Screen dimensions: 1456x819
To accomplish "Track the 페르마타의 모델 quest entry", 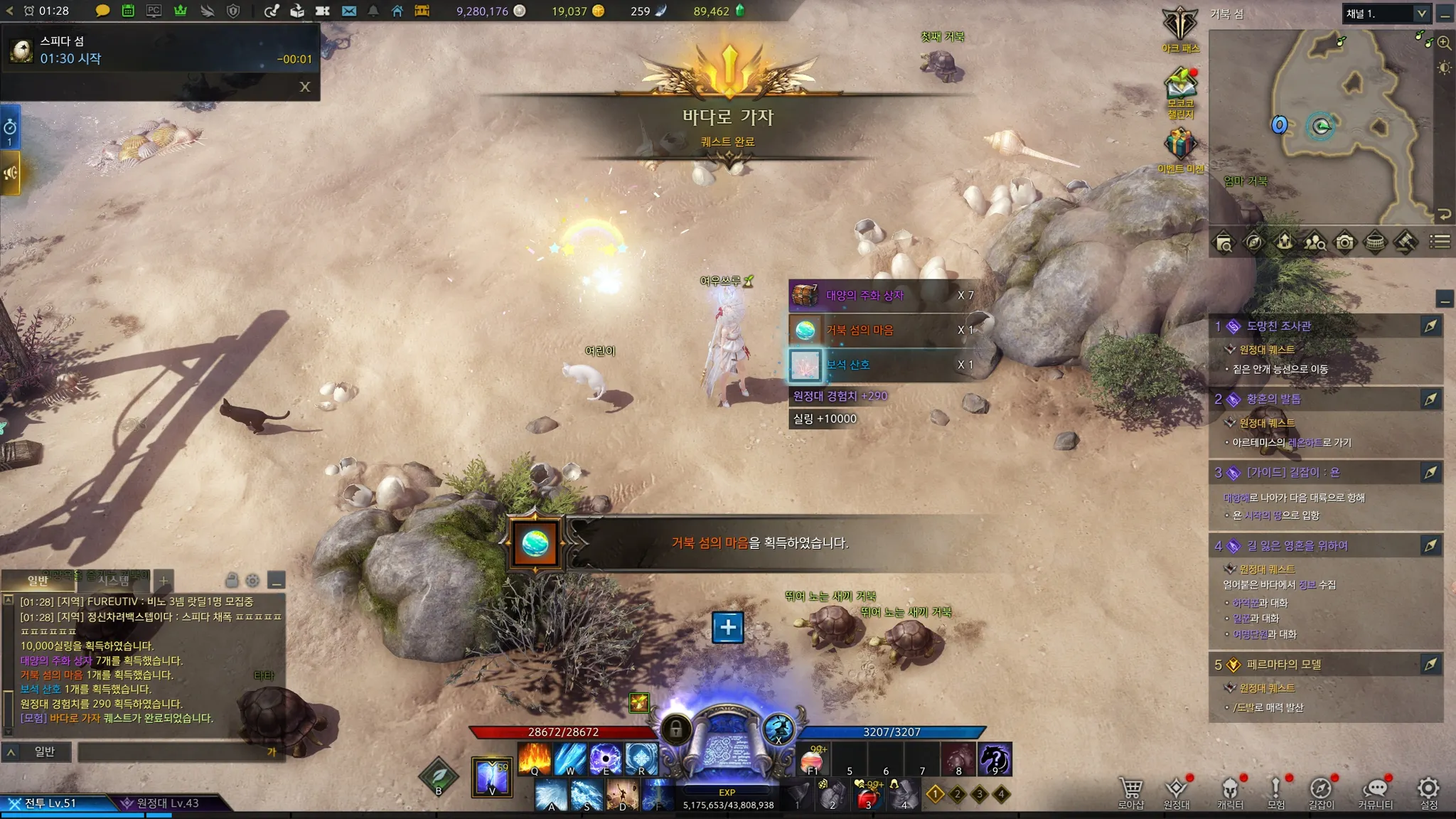I will tap(1430, 665).
